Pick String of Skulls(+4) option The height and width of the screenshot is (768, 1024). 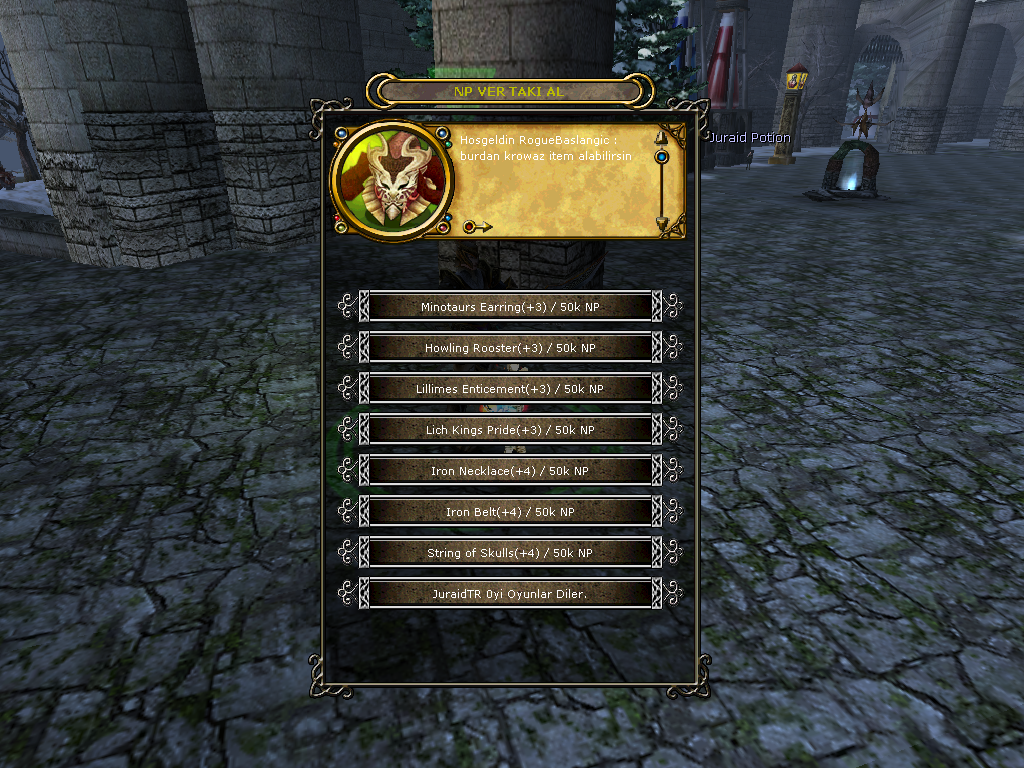pos(510,553)
